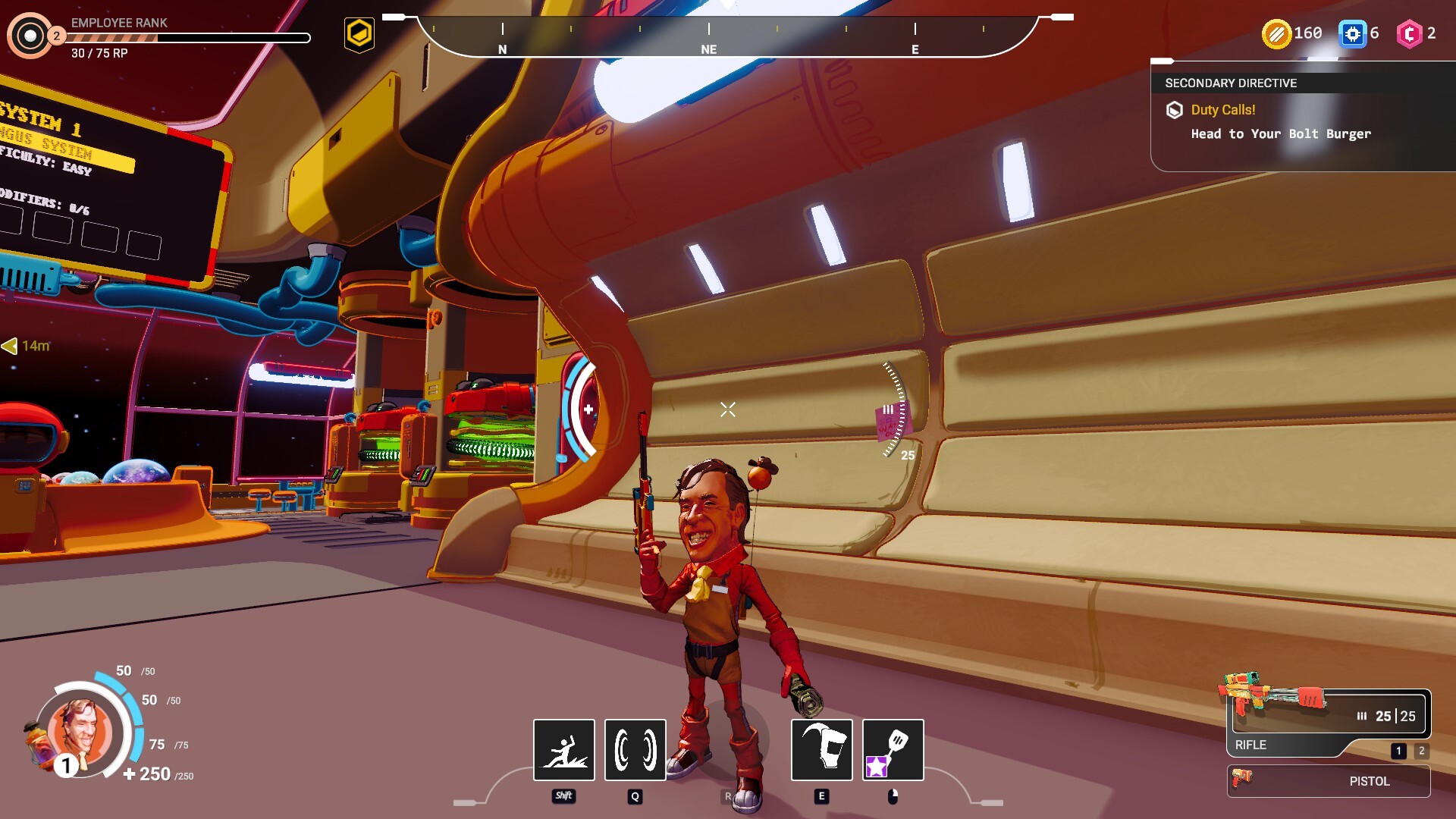1456x819 pixels.
Task: Select the starred spatula melee icon
Action: 892,750
